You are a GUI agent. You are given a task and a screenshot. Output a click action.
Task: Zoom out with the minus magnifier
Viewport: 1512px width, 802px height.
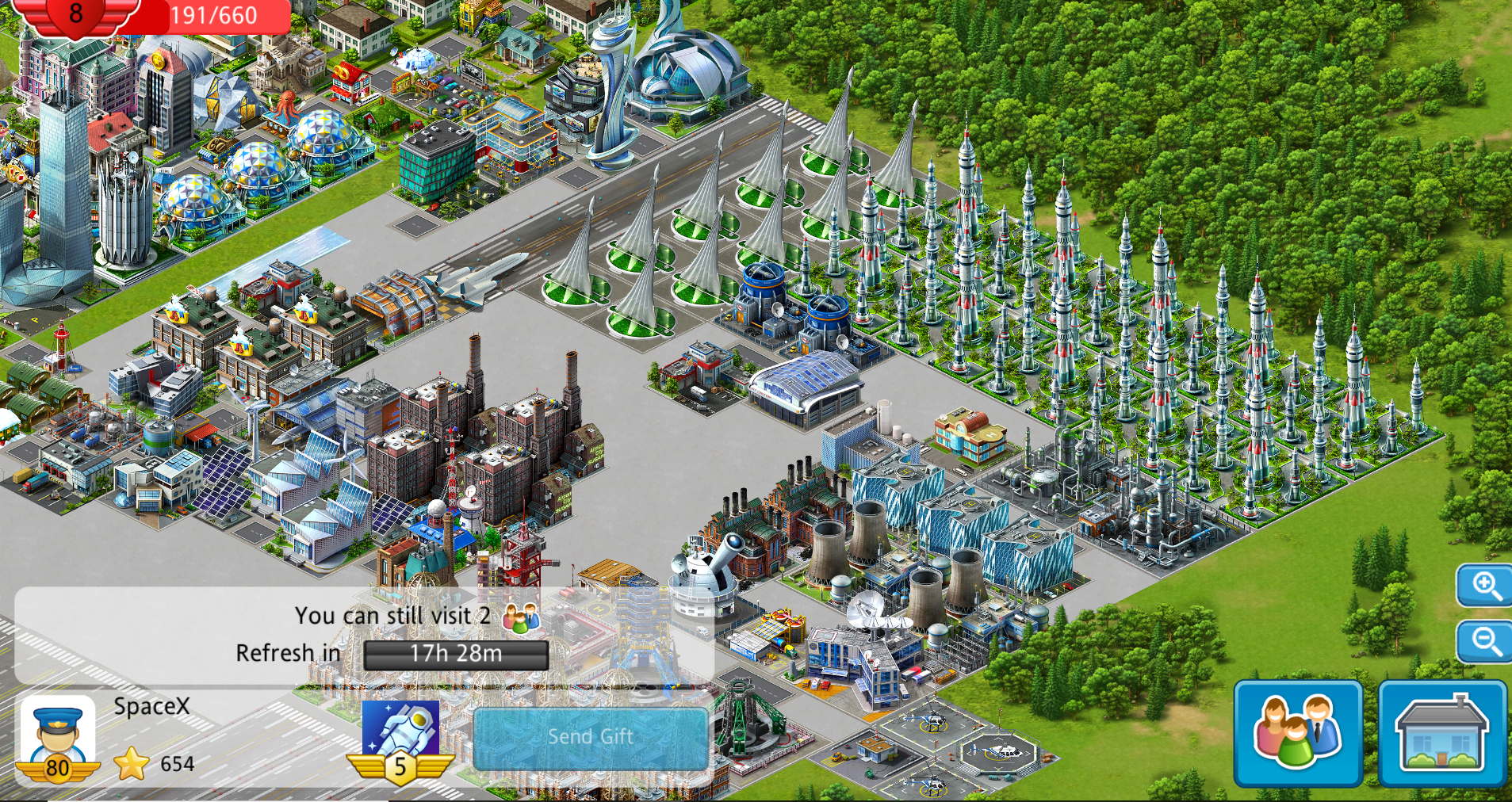(1485, 640)
